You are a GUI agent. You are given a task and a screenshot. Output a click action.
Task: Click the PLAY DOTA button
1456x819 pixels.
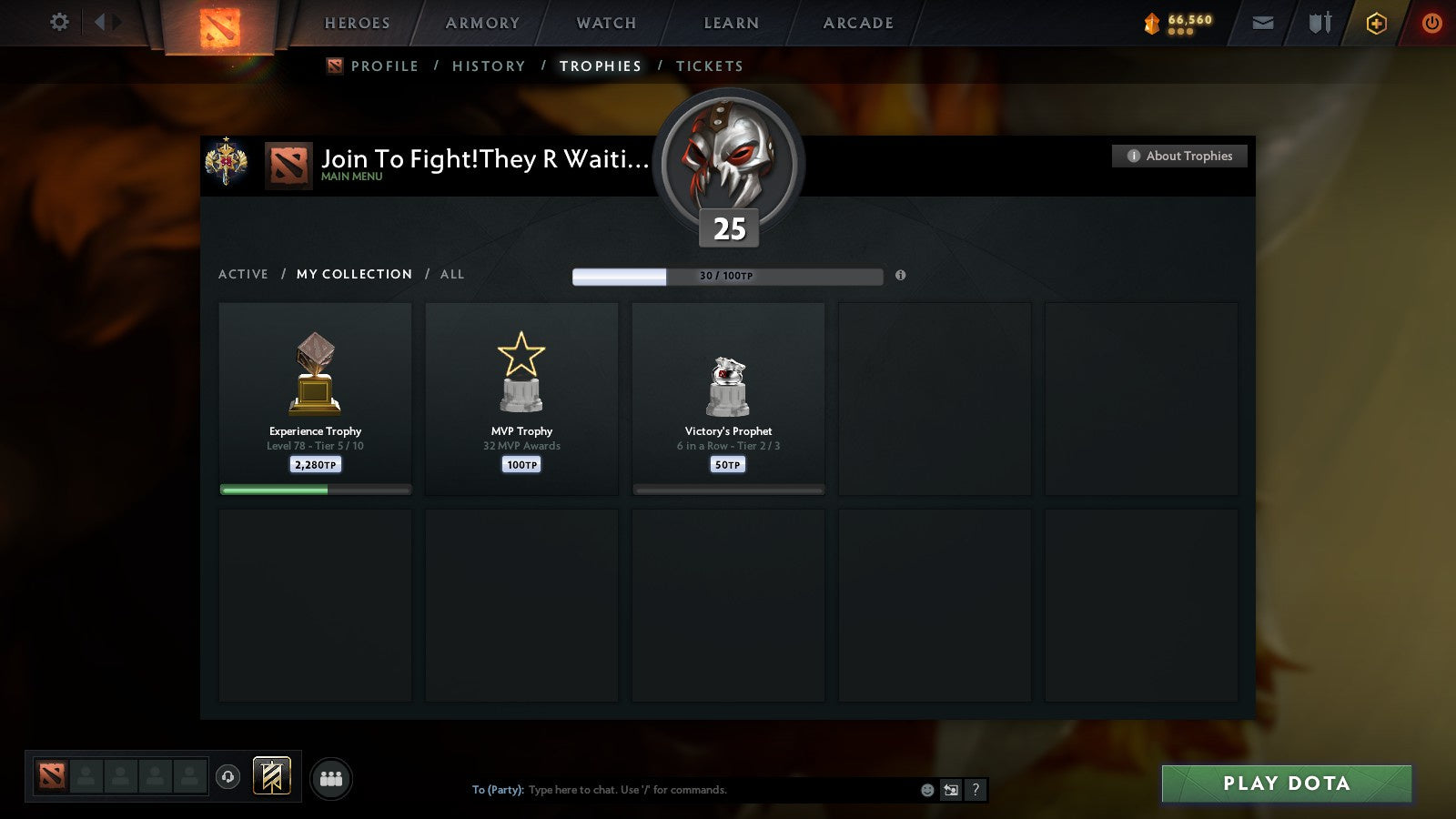point(1285,784)
